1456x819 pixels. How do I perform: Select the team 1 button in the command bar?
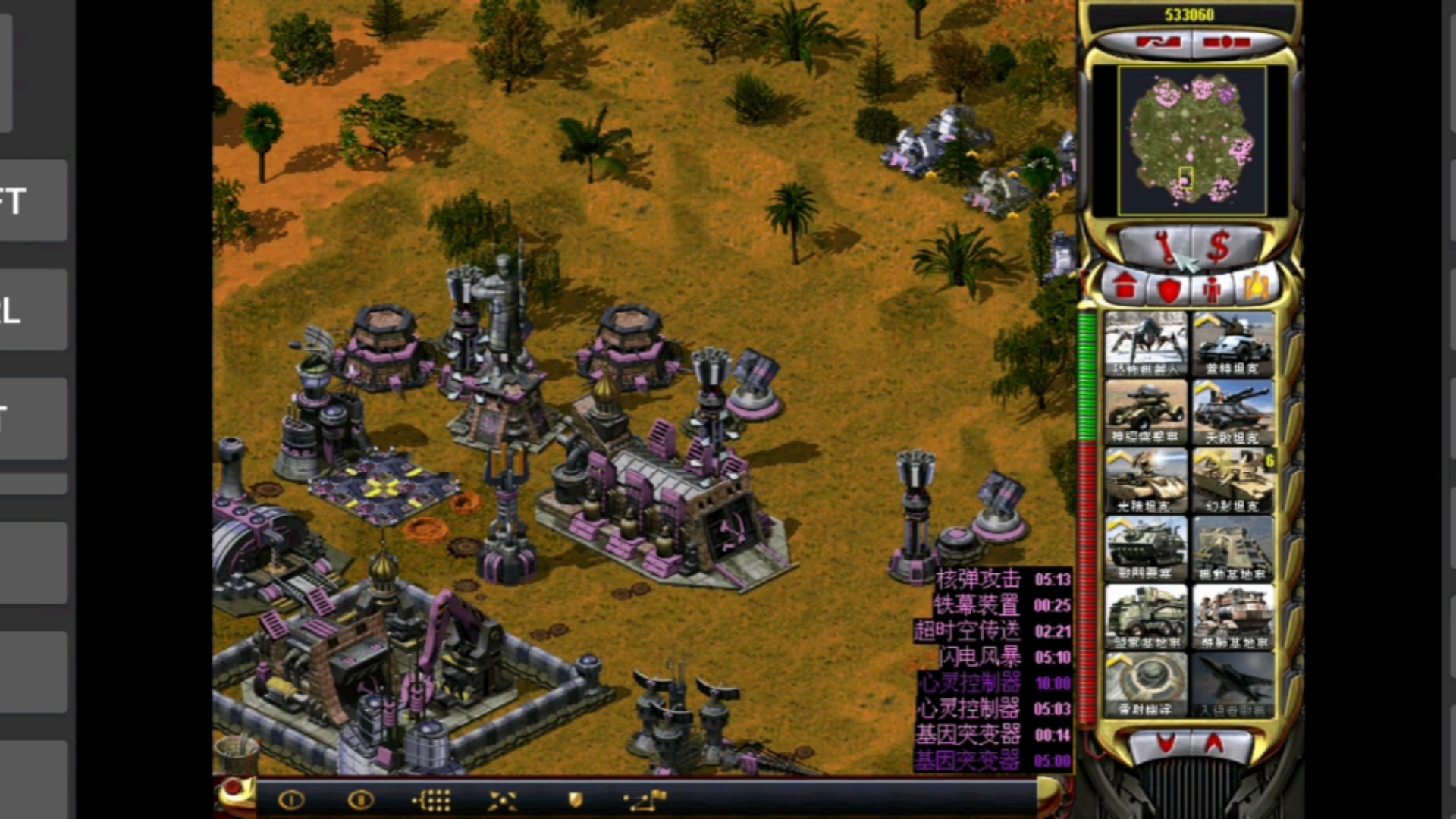click(292, 800)
